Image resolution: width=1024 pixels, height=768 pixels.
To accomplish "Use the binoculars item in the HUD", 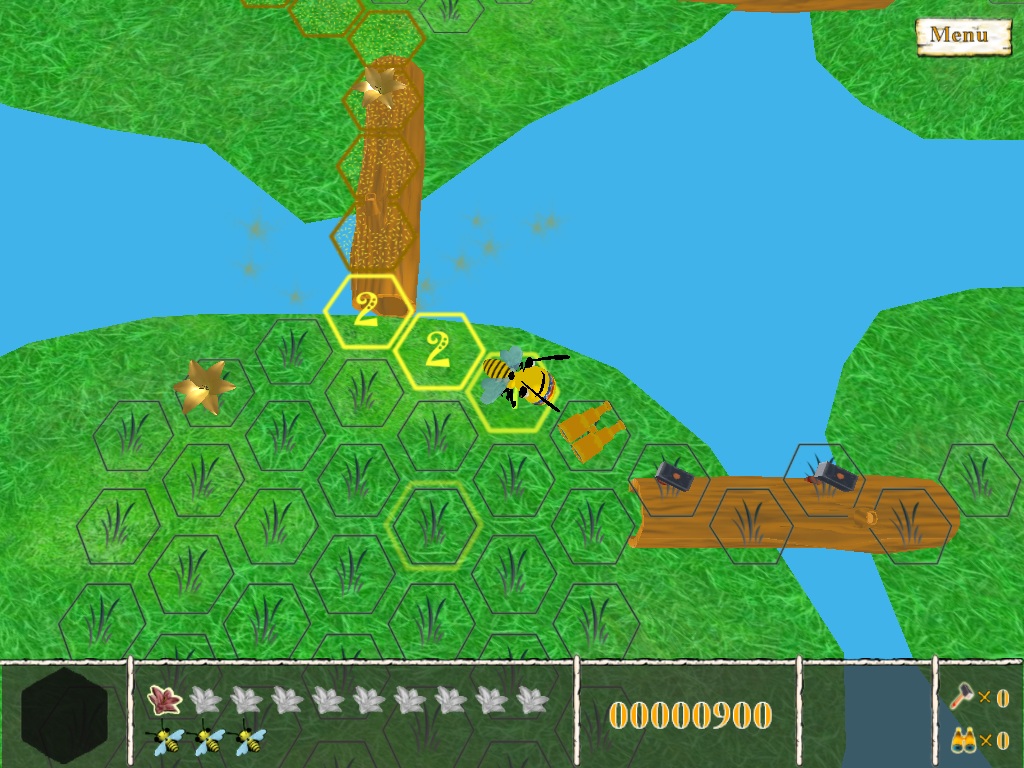I will [962, 740].
